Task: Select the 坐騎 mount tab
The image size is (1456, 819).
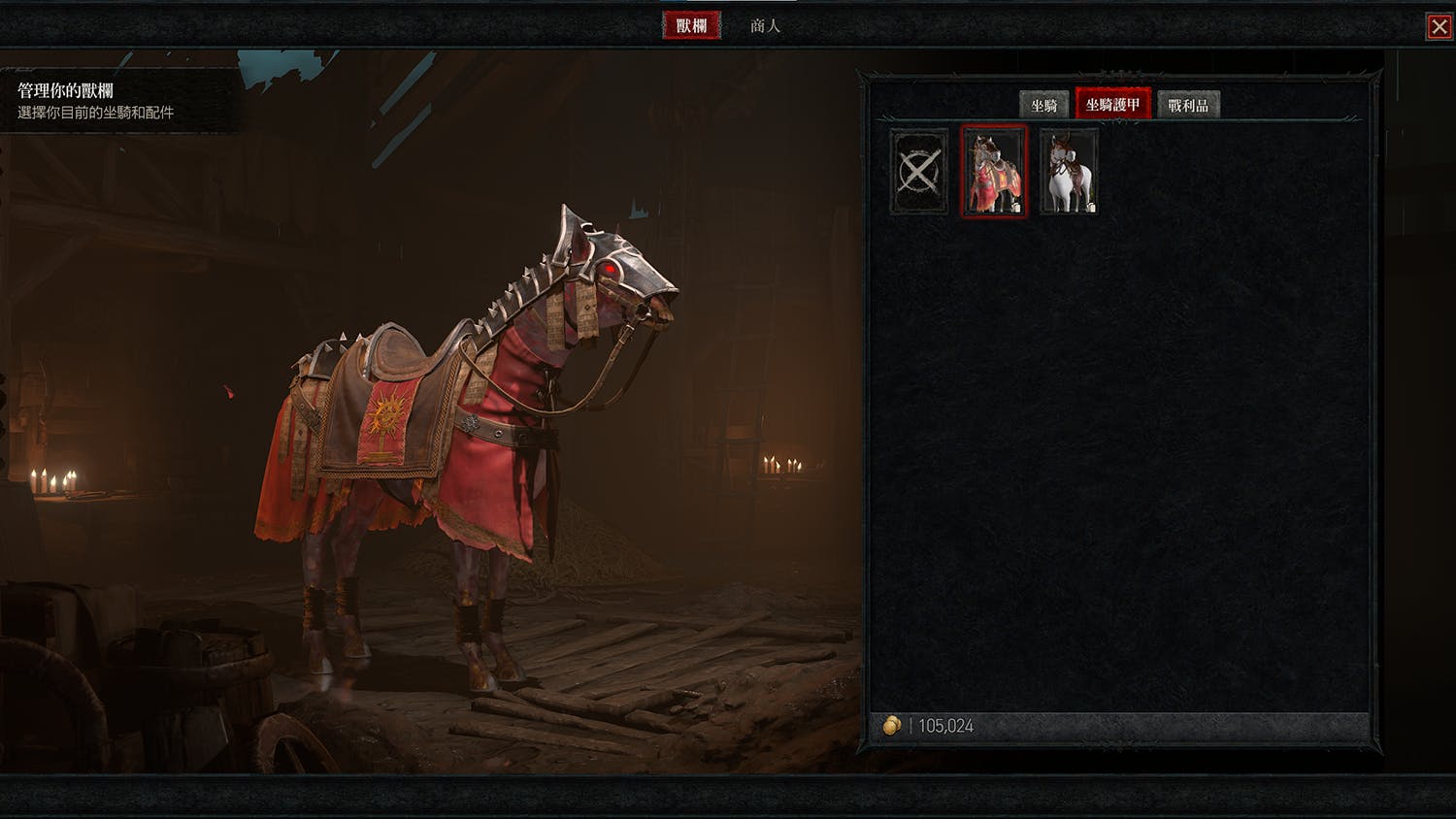Action: coord(1043,105)
